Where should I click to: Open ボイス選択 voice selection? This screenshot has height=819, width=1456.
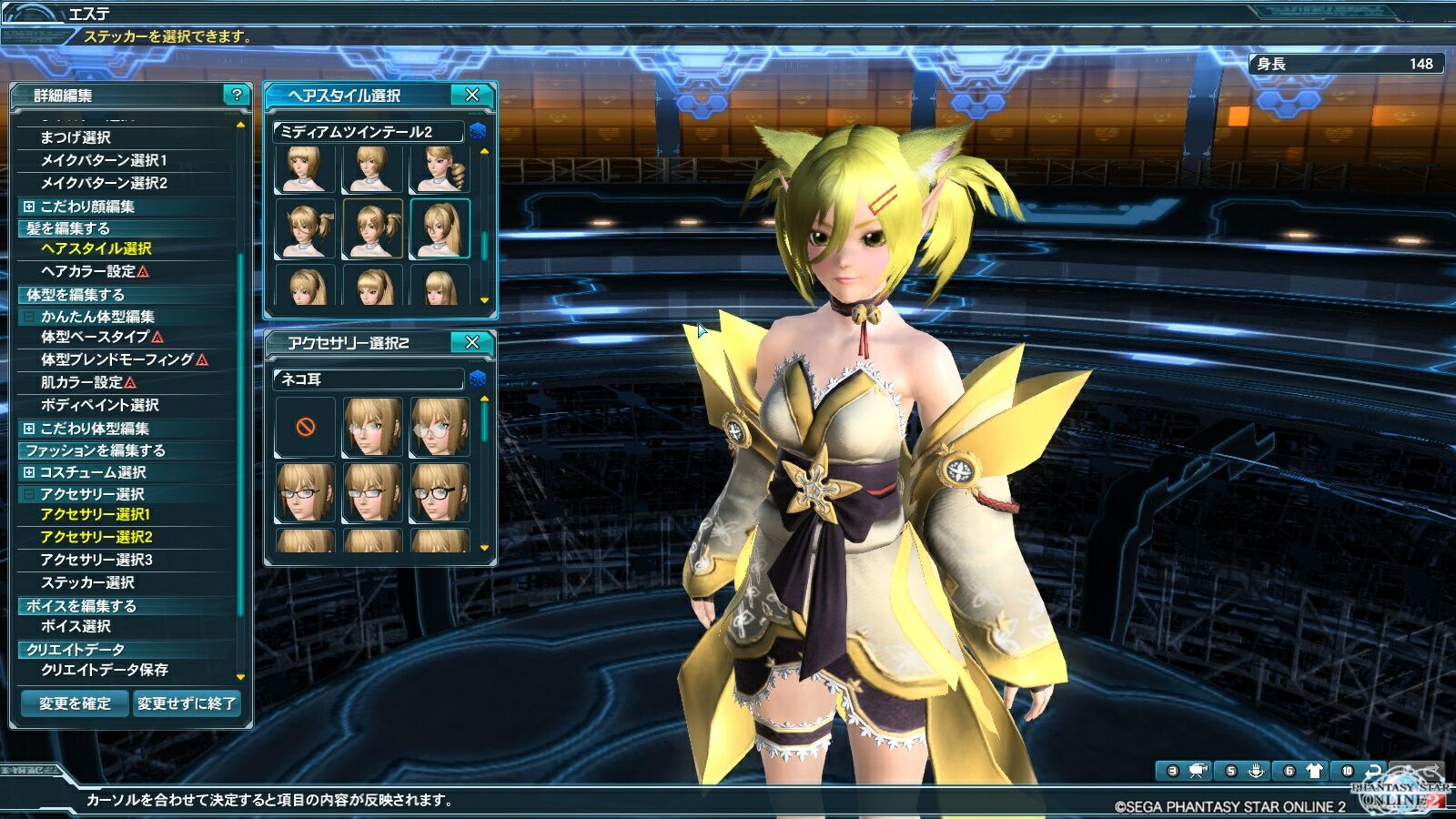point(76,626)
